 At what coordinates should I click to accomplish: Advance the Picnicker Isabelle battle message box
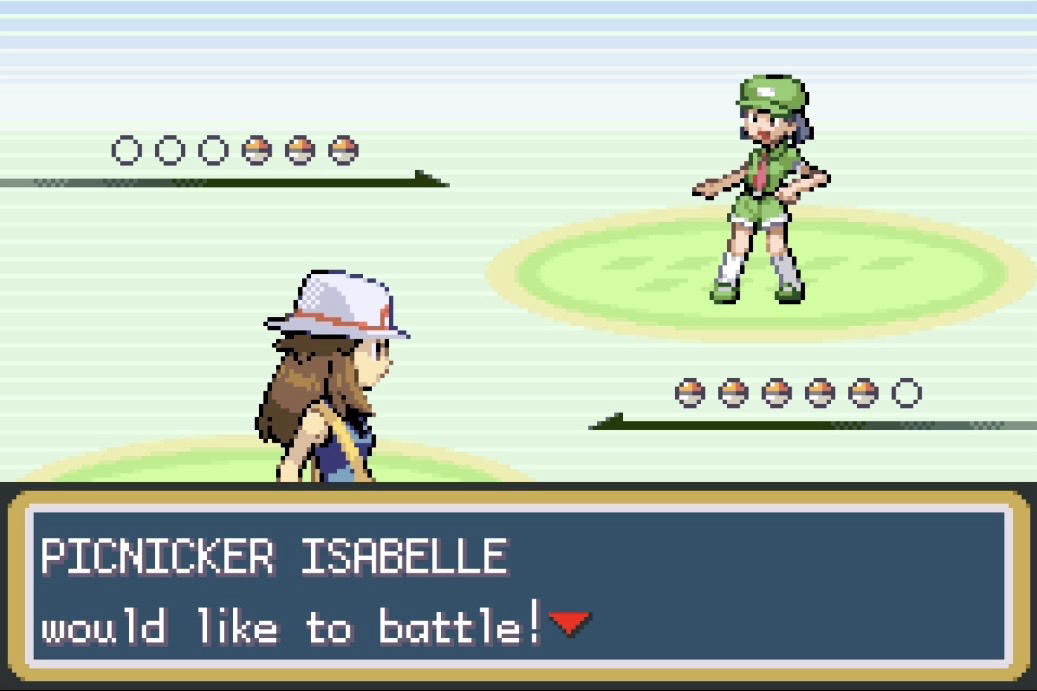click(518, 588)
